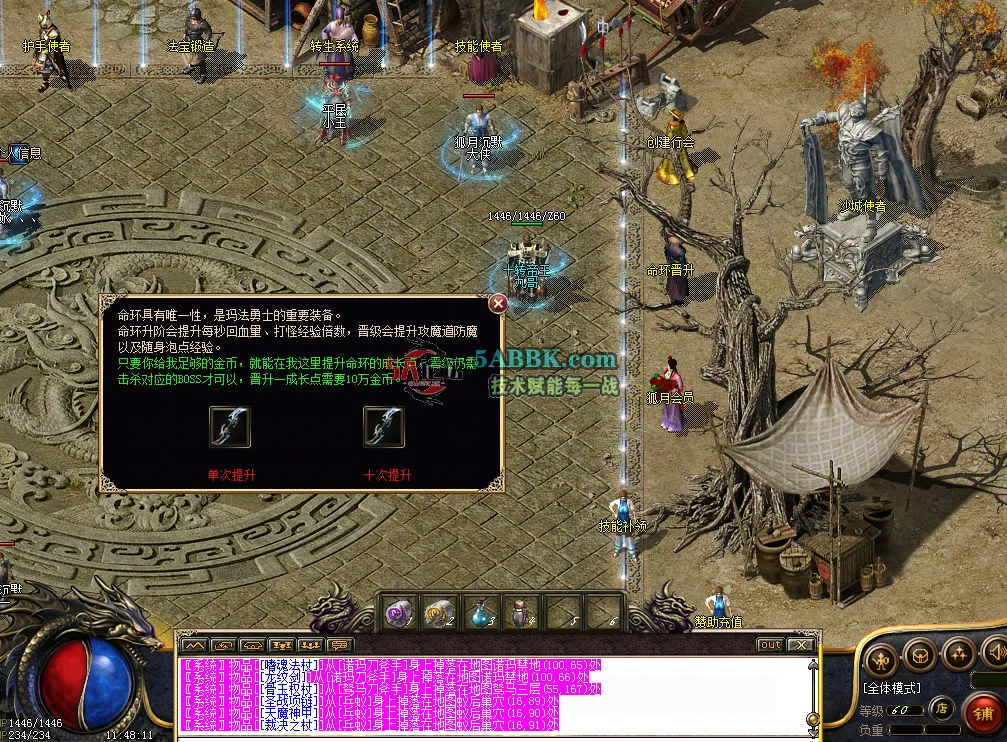Open the bag chest icon

click(918, 656)
